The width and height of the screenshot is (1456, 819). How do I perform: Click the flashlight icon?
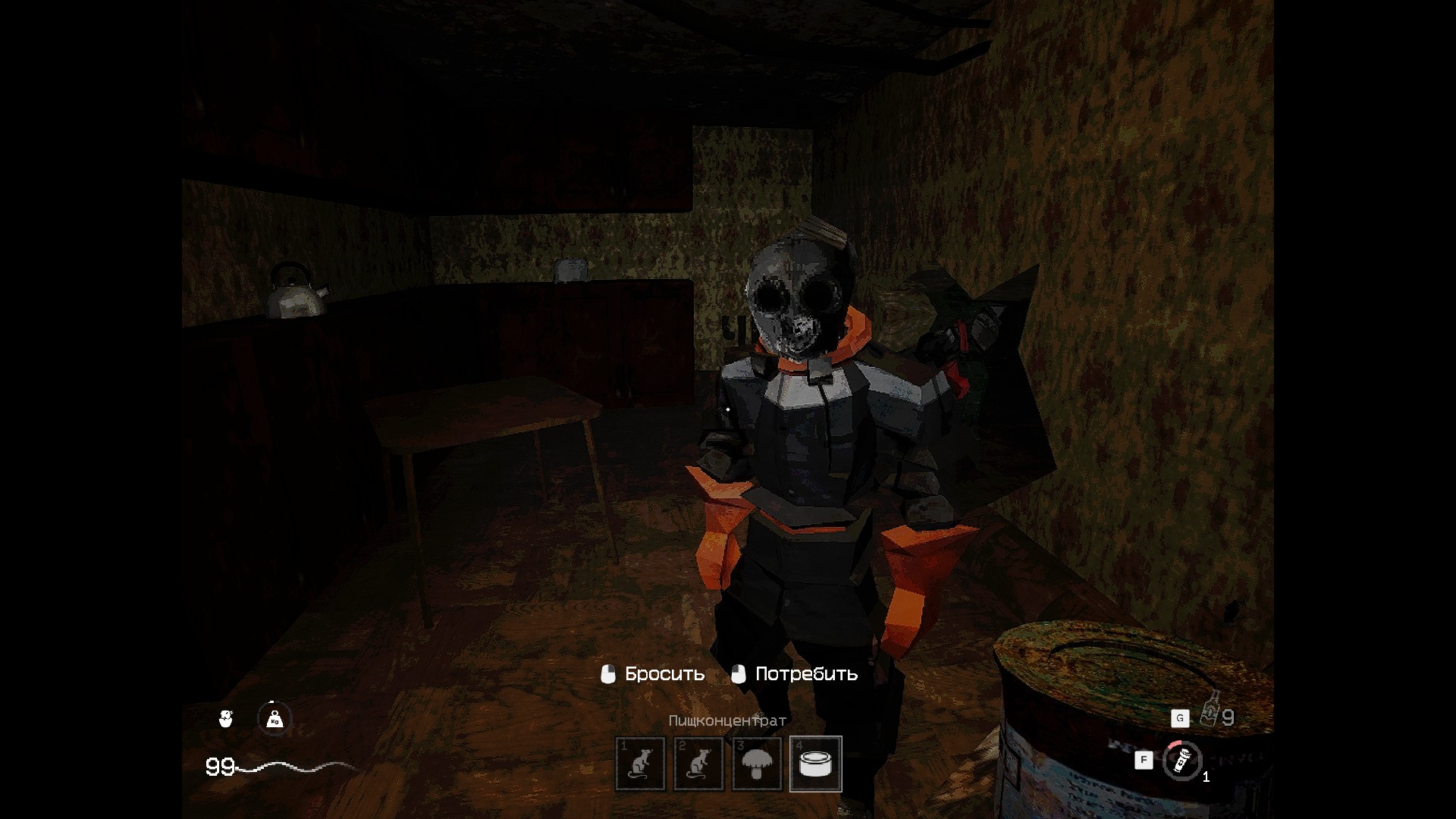tap(1181, 760)
